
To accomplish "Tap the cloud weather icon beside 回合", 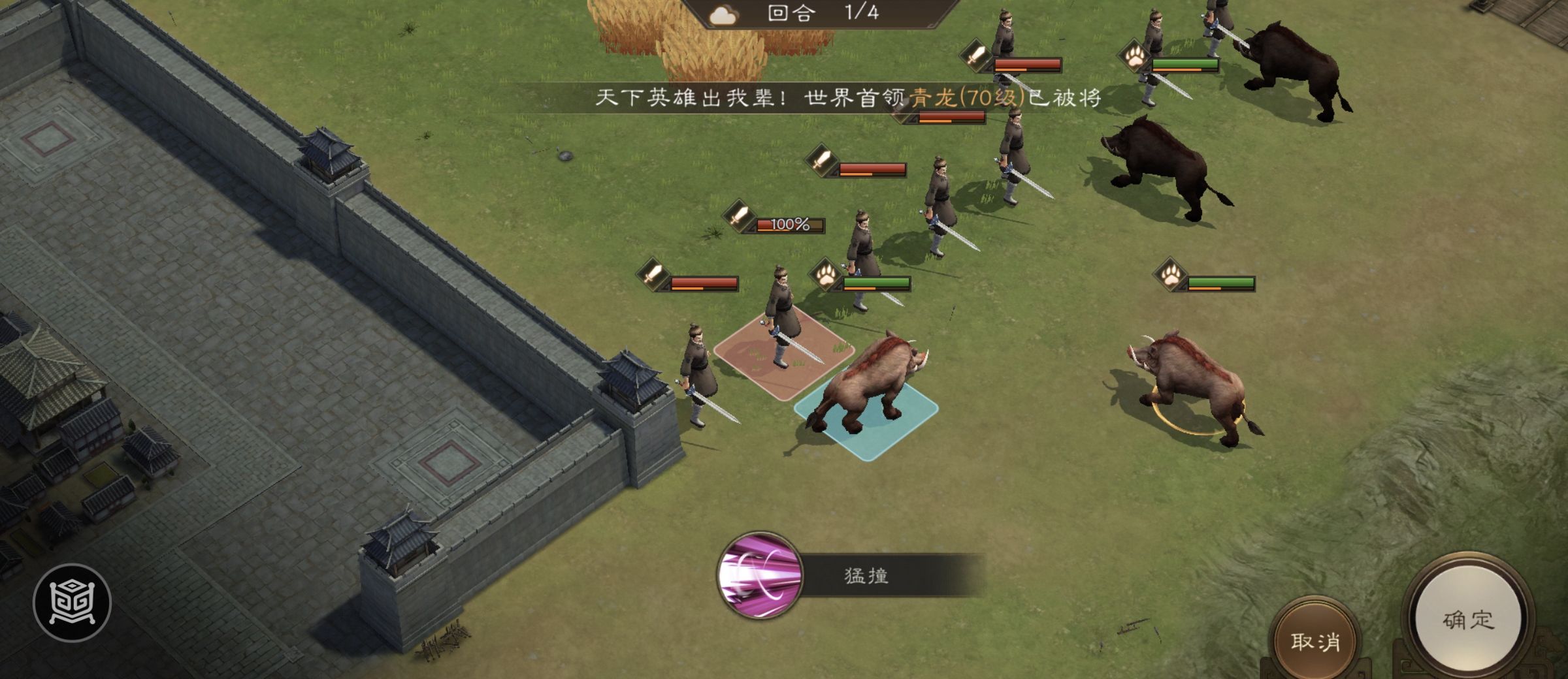I will tap(725, 15).
